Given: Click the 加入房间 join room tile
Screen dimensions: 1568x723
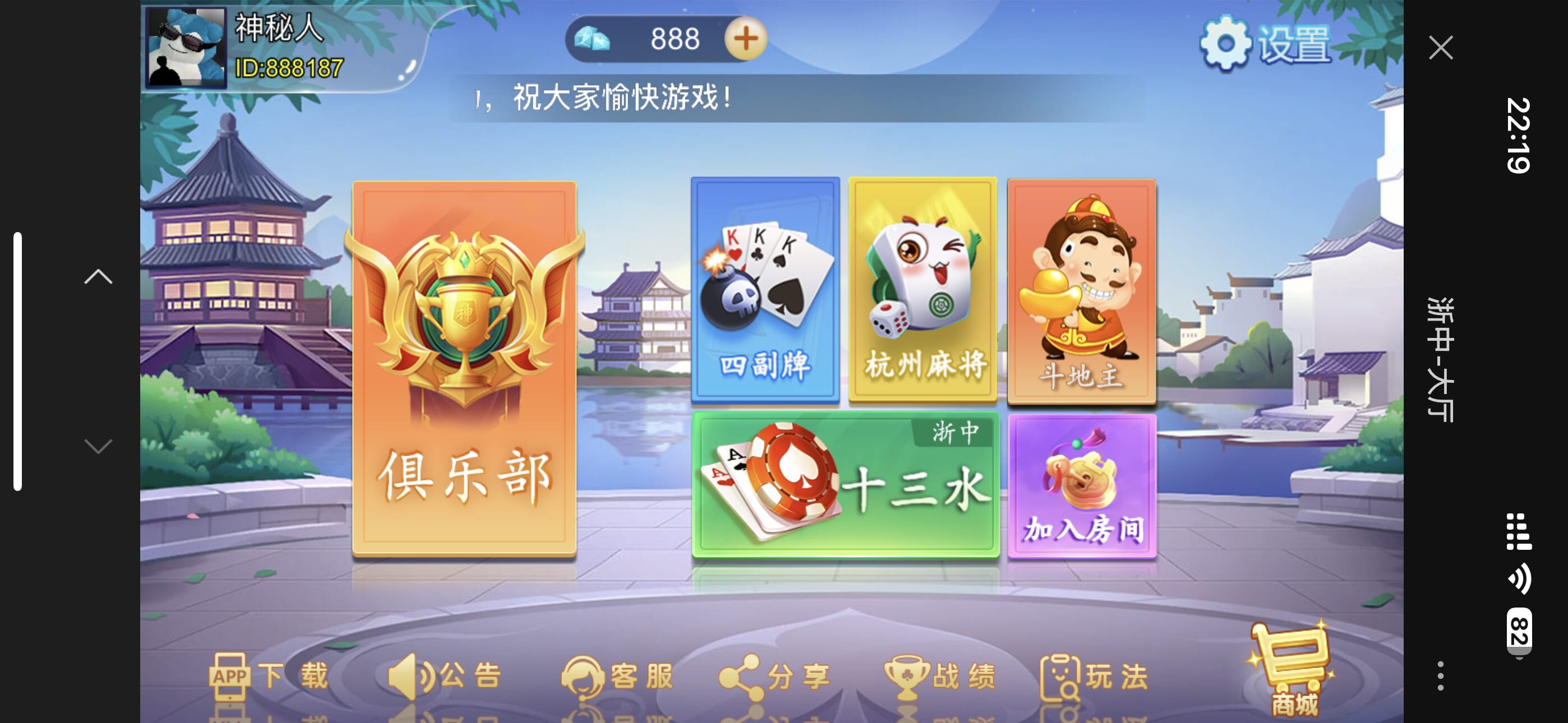Looking at the screenshot, I should (1082, 486).
